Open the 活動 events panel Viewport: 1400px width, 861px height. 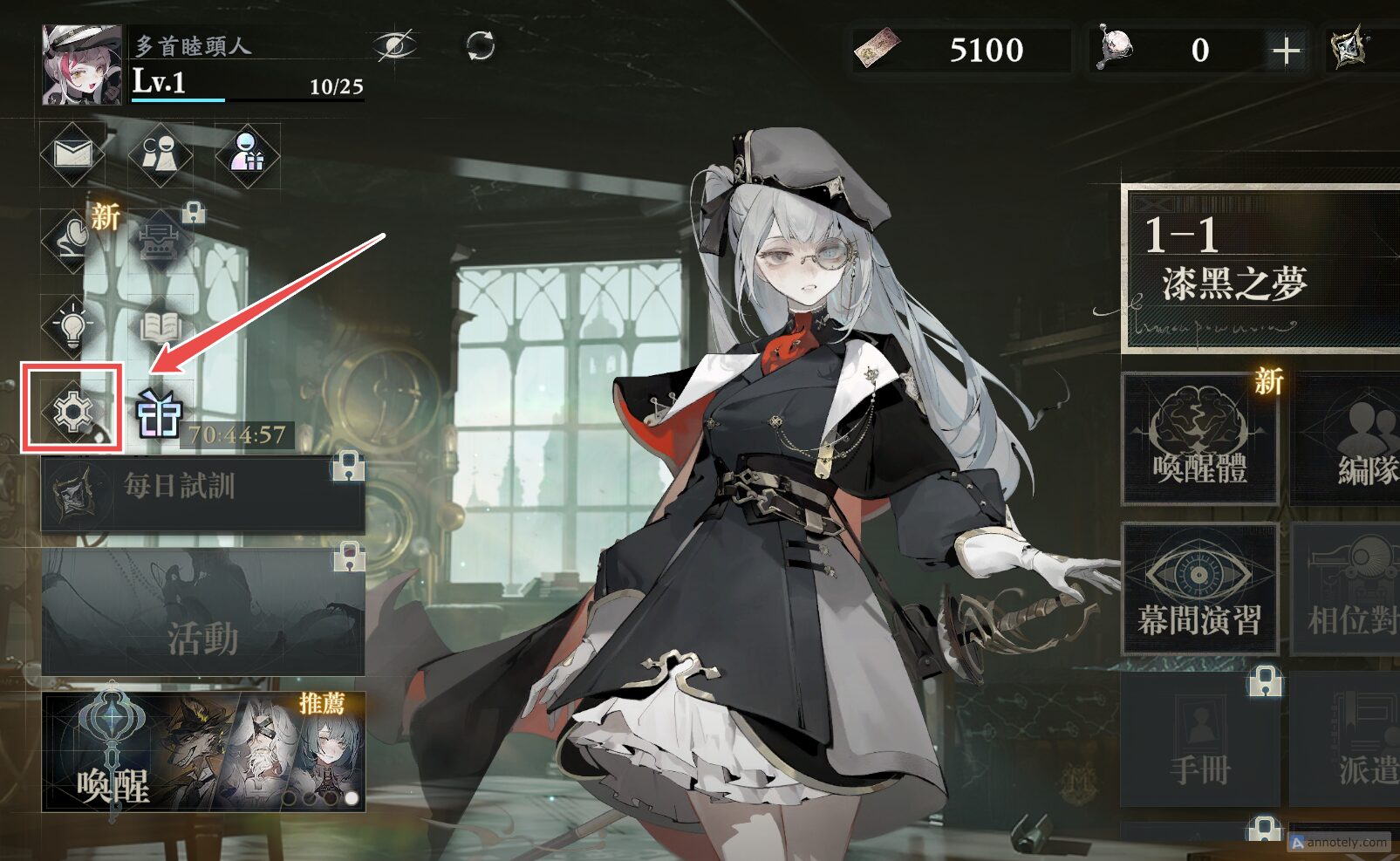202,612
